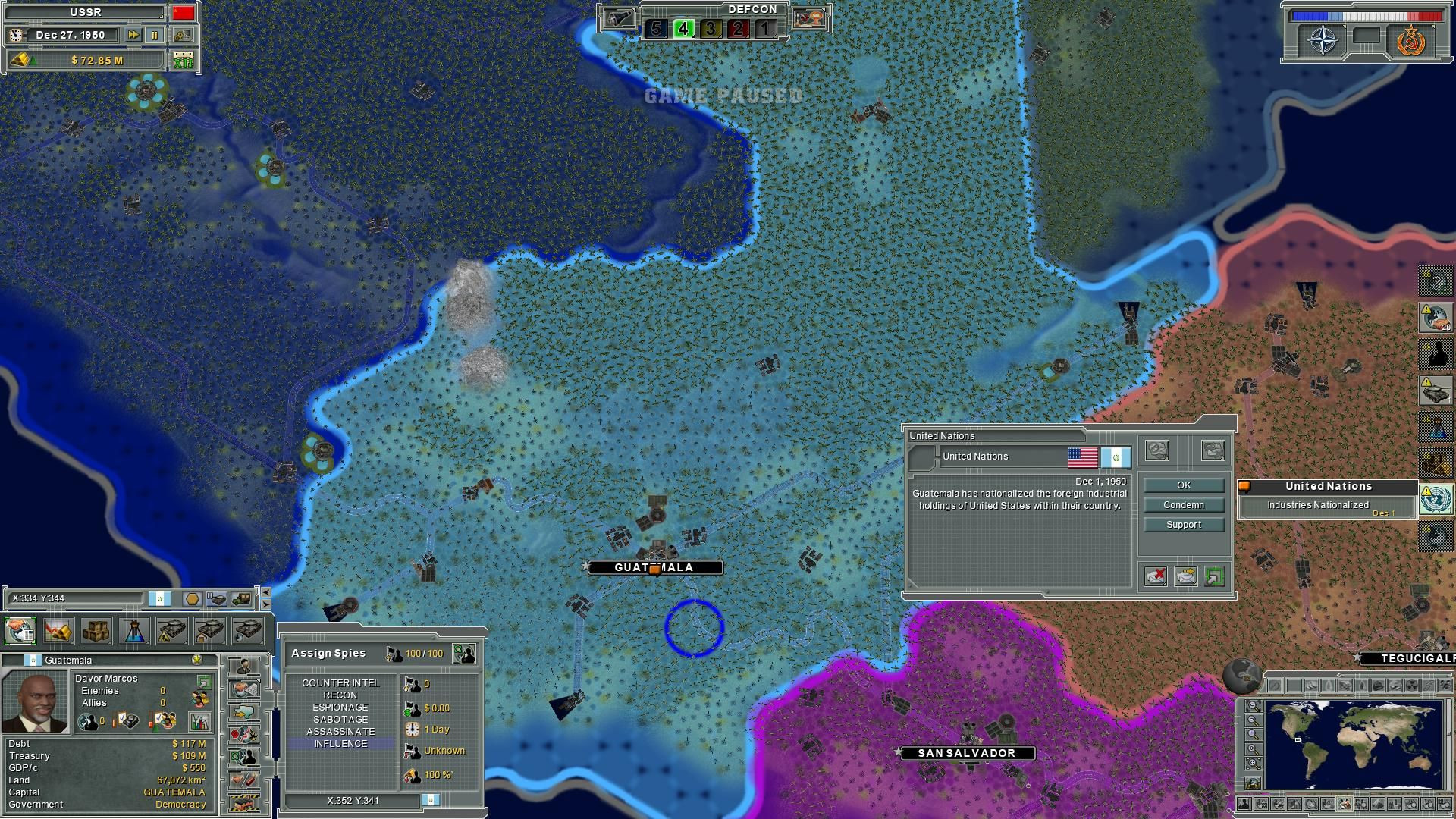Click the satellite globe icon below the minimap zoom controls
Image resolution: width=1456 pixels, height=819 pixels.
1254,782
